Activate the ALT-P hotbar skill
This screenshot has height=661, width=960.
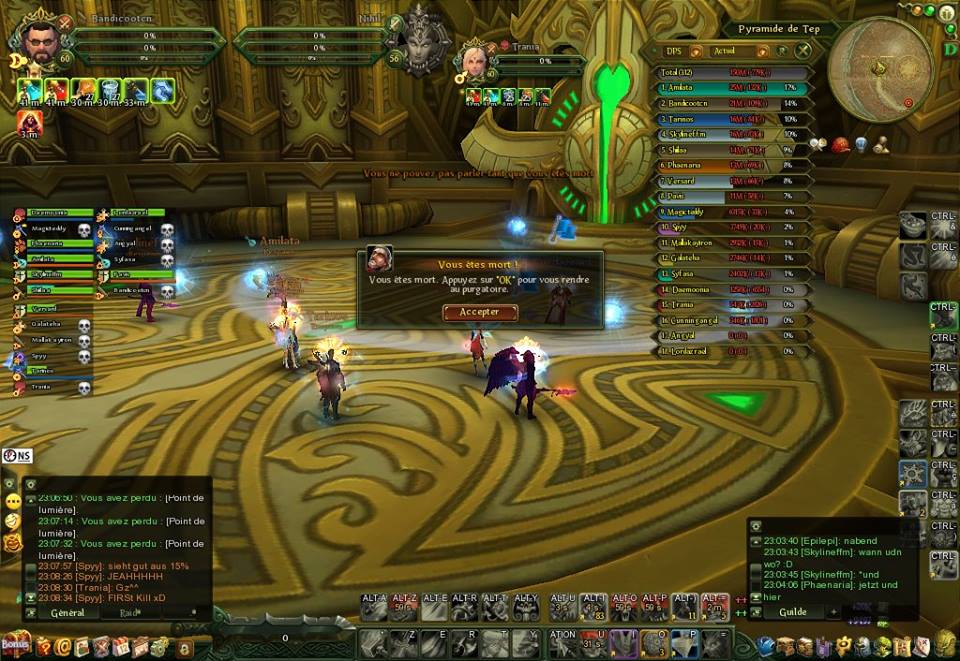tap(655, 604)
